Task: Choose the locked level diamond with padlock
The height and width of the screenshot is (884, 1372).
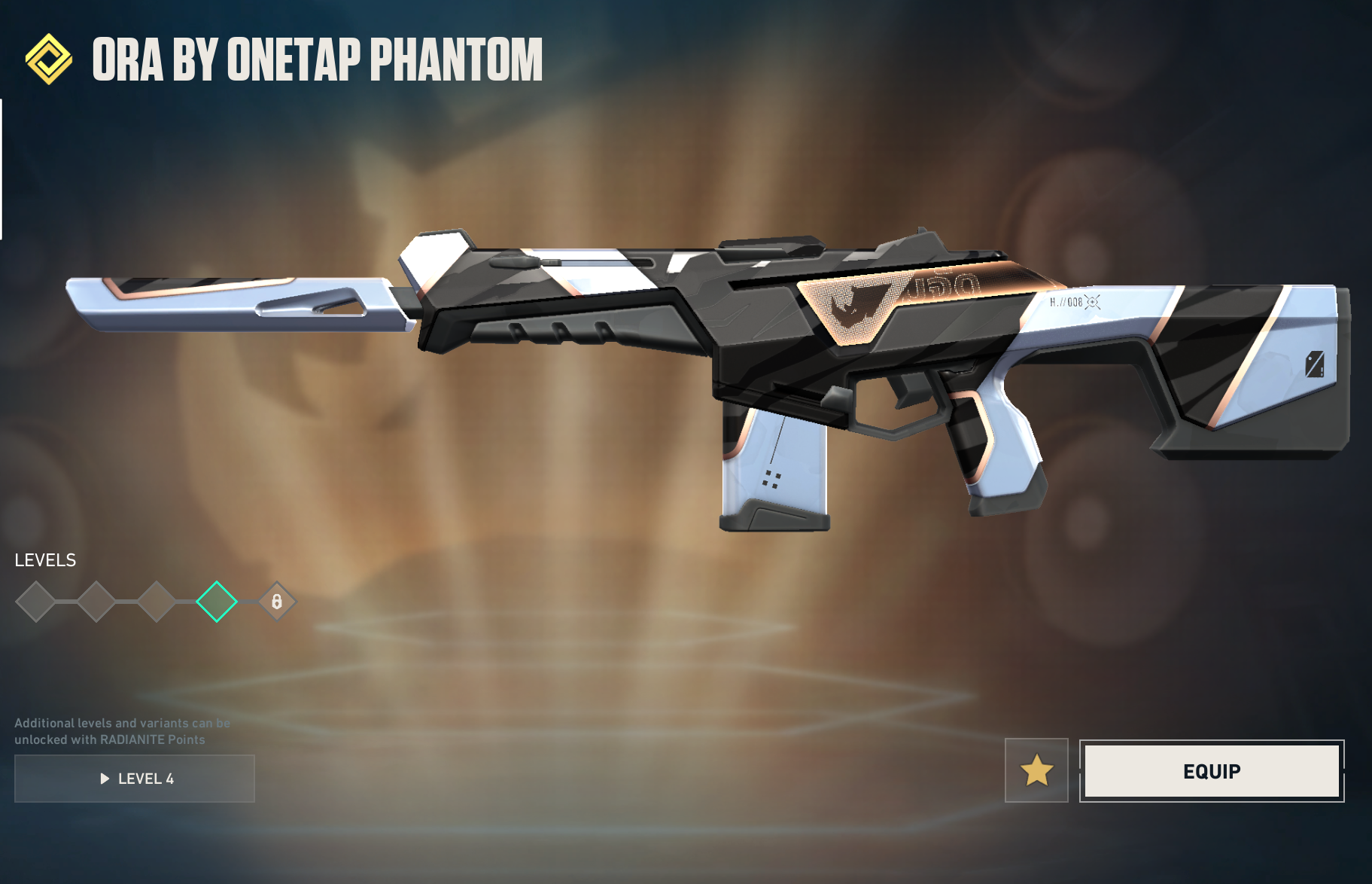Action: coord(277,602)
